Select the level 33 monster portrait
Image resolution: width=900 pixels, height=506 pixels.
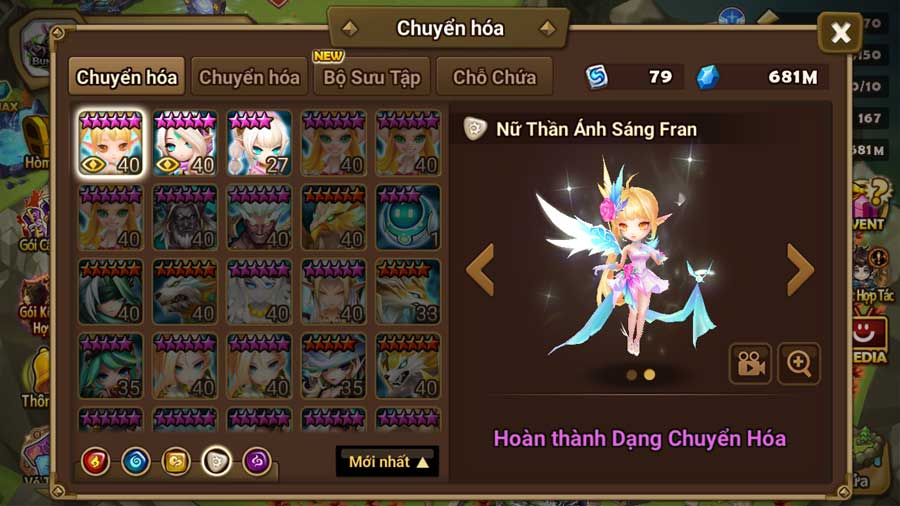pos(408,292)
